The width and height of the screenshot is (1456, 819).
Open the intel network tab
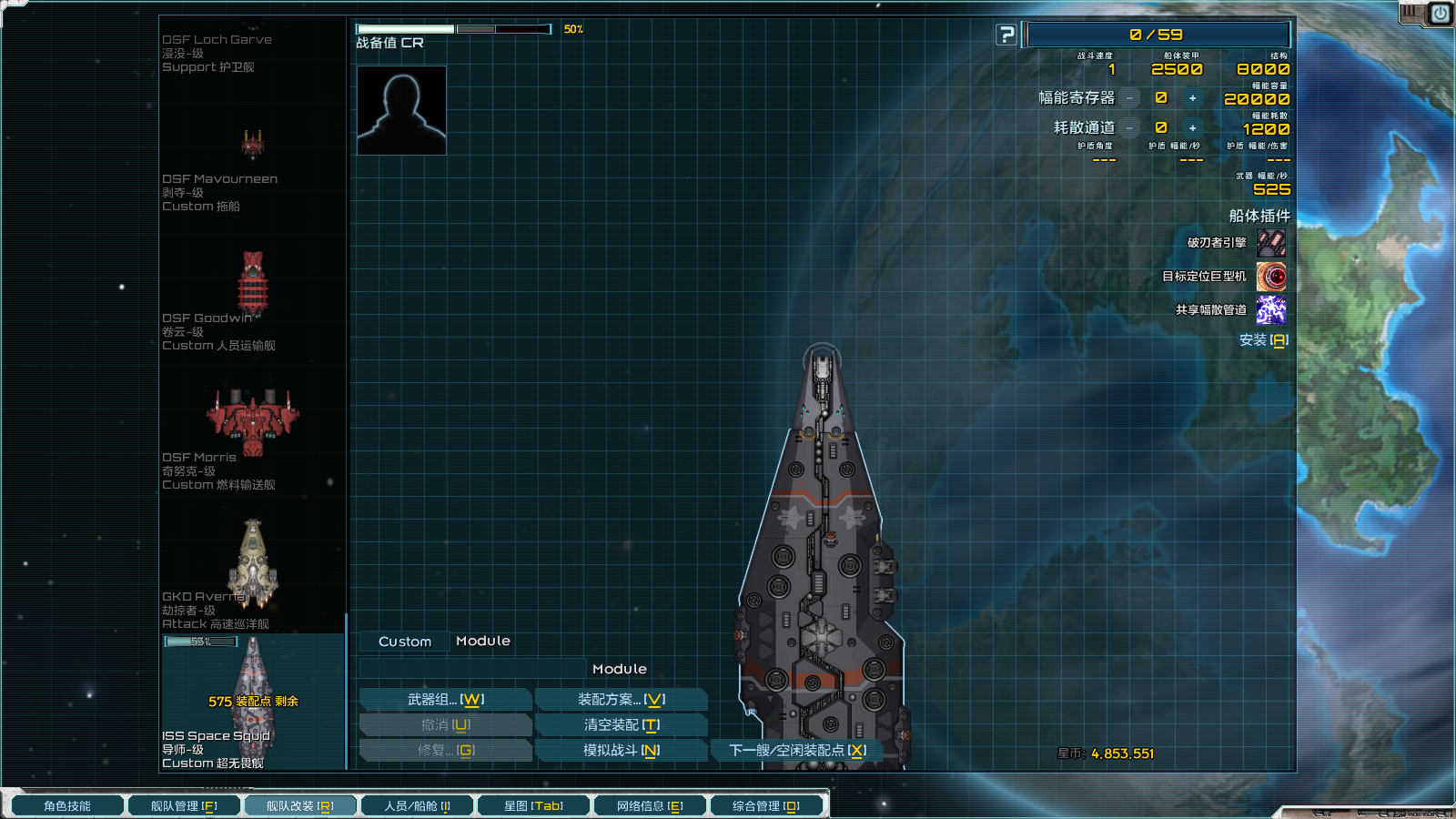[650, 806]
